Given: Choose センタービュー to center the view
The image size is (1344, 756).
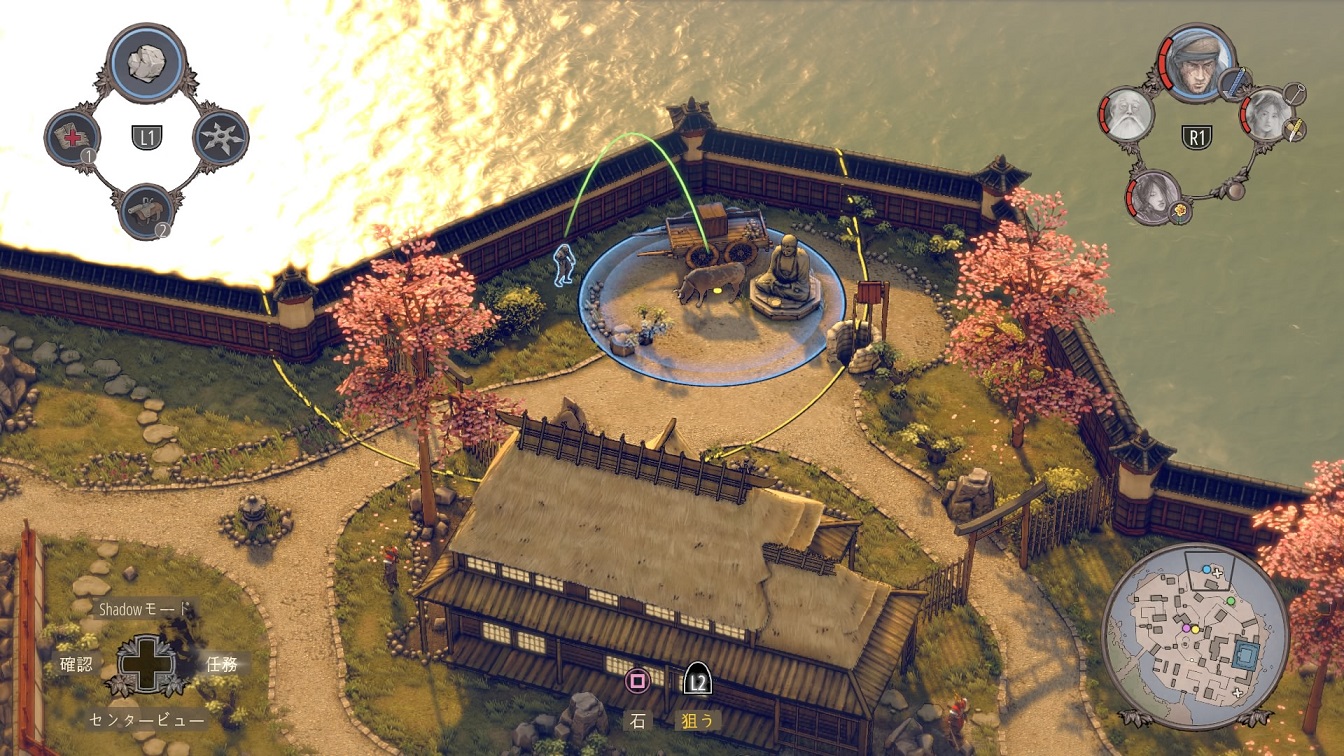Looking at the screenshot, I should tap(147, 719).
